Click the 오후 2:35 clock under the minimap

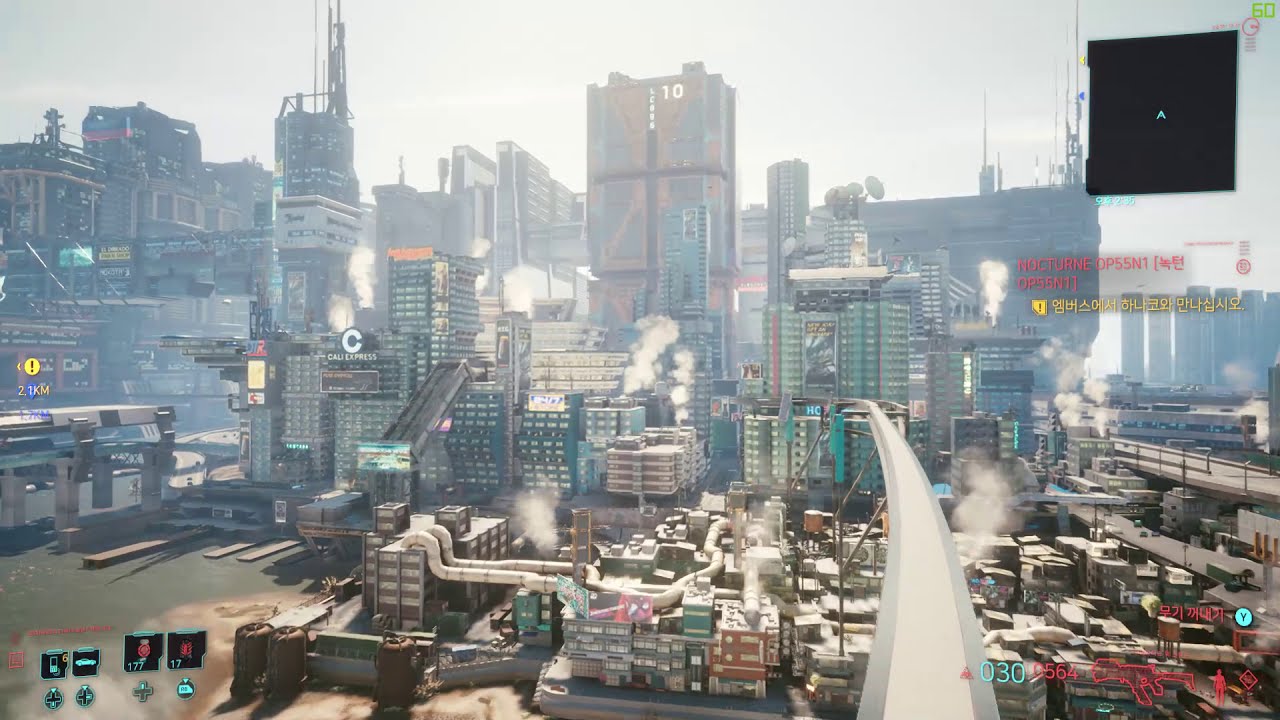(1115, 201)
